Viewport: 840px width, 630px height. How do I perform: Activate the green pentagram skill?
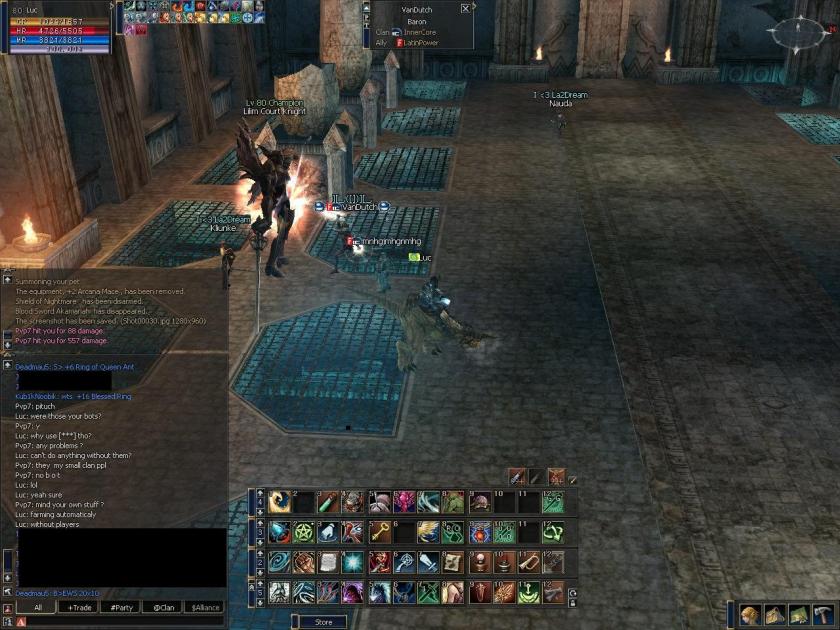[x=305, y=532]
